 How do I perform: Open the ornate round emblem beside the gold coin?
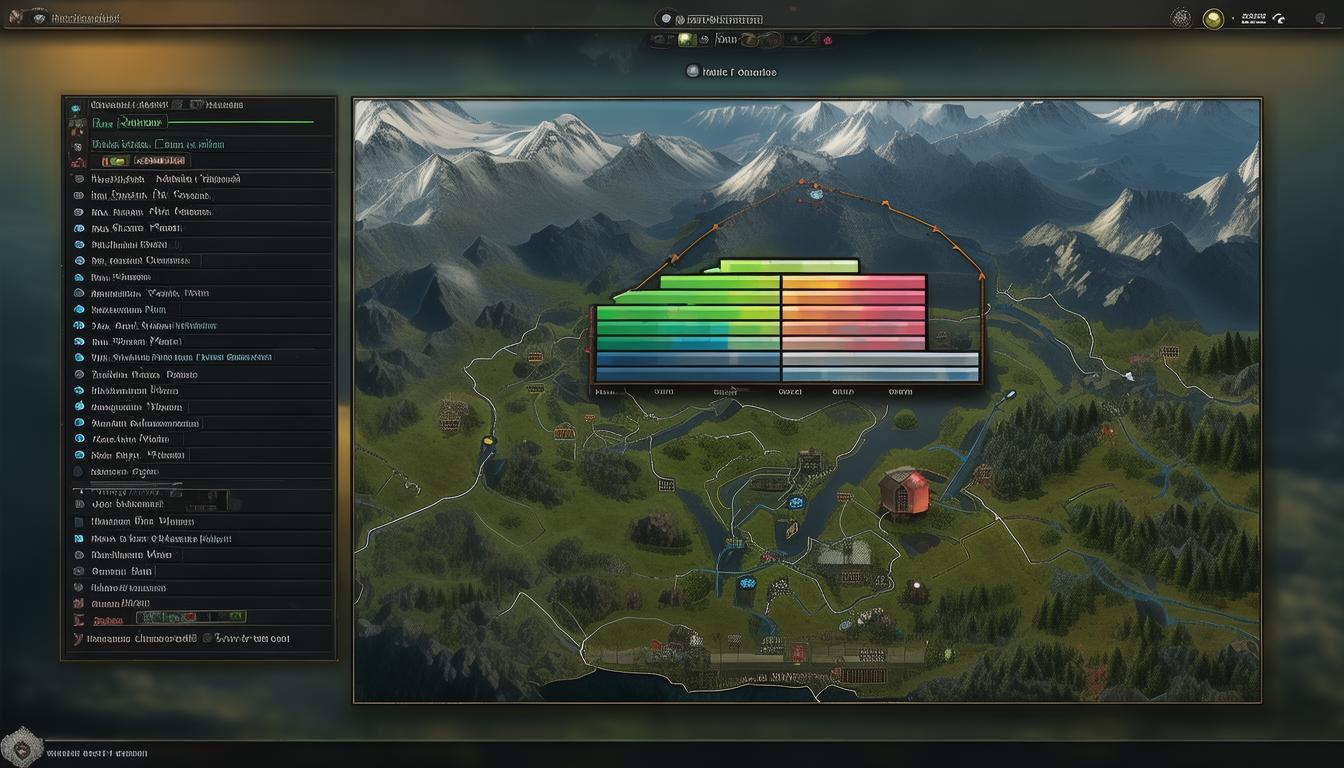(x=1181, y=18)
